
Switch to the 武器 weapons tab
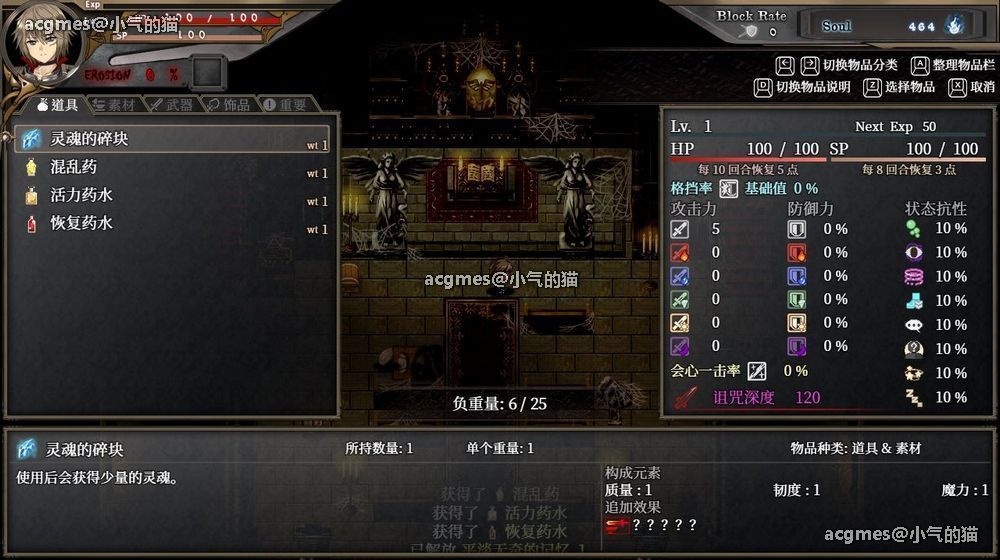(x=172, y=104)
